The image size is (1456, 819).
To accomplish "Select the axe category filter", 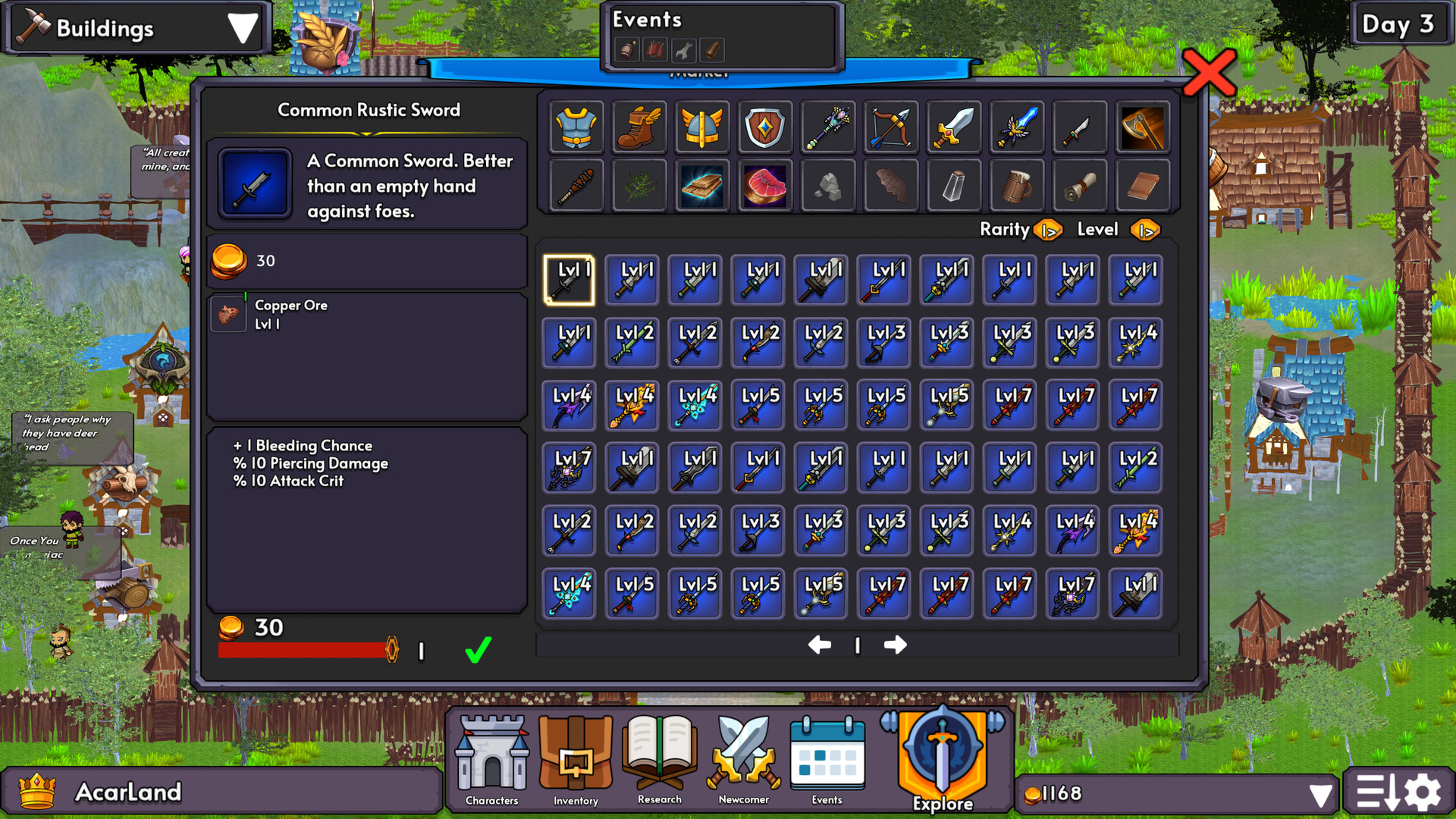I will (x=1143, y=127).
